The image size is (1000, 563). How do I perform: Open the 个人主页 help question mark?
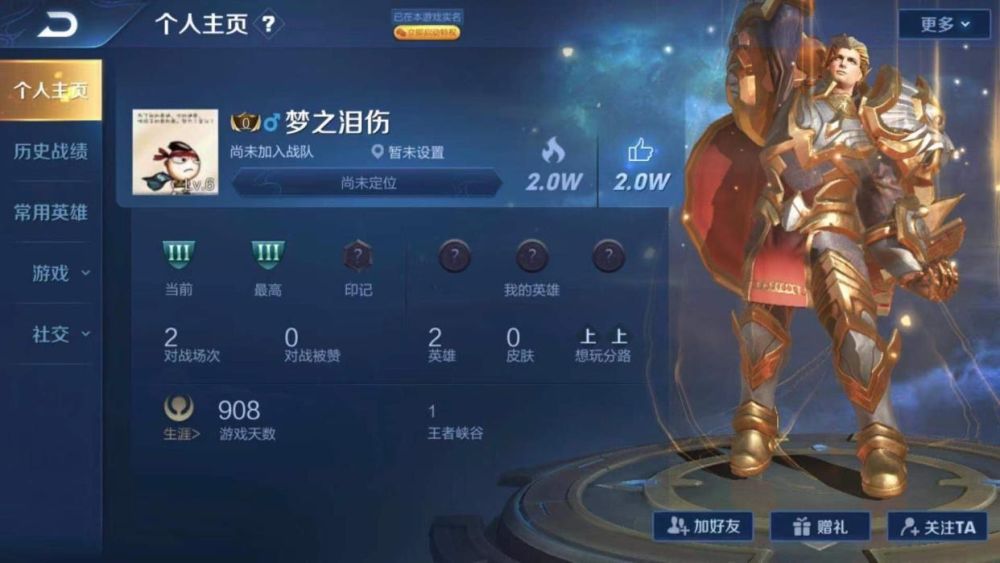pyautogui.click(x=267, y=24)
